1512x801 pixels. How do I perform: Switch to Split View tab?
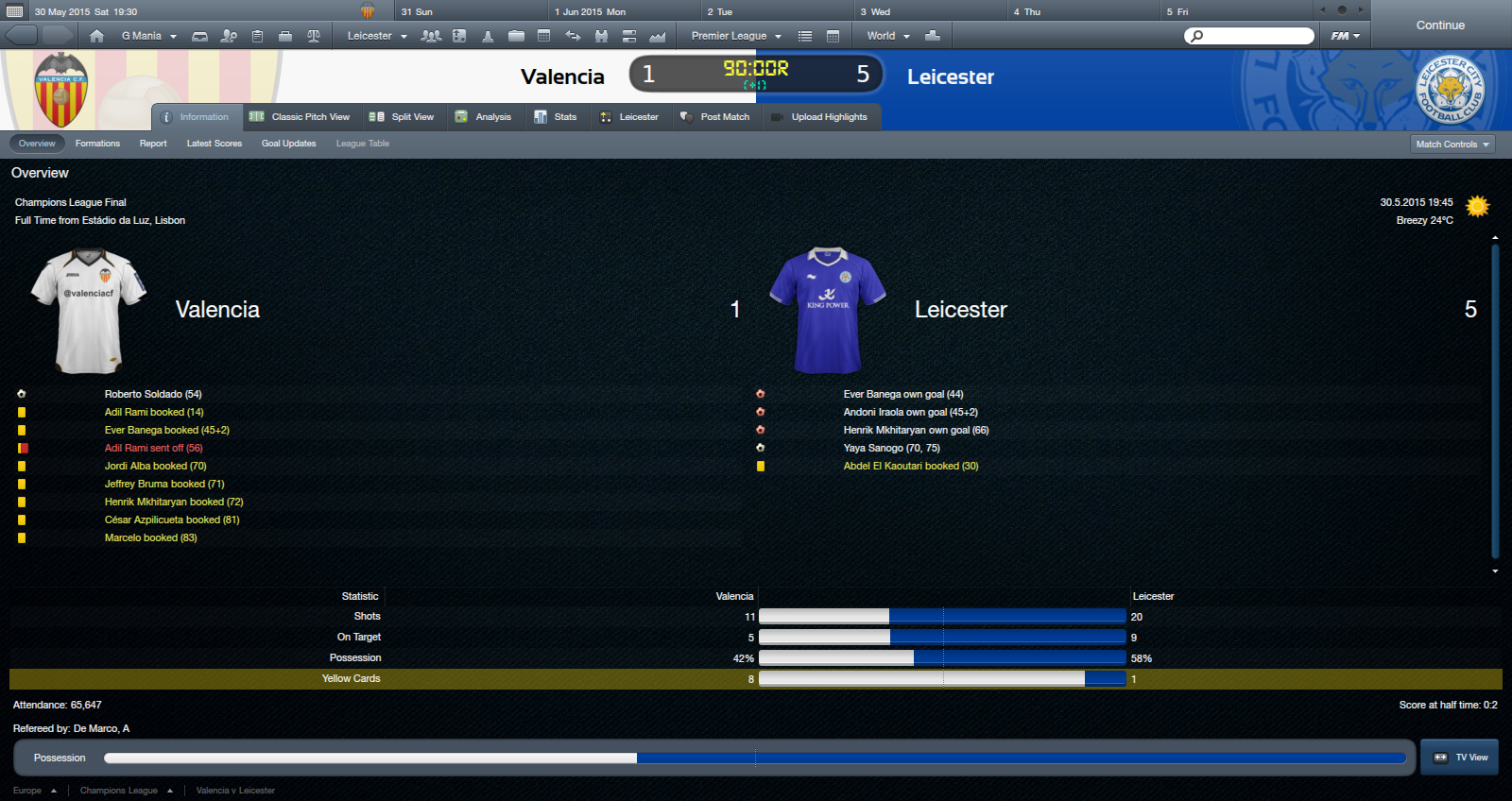402,117
